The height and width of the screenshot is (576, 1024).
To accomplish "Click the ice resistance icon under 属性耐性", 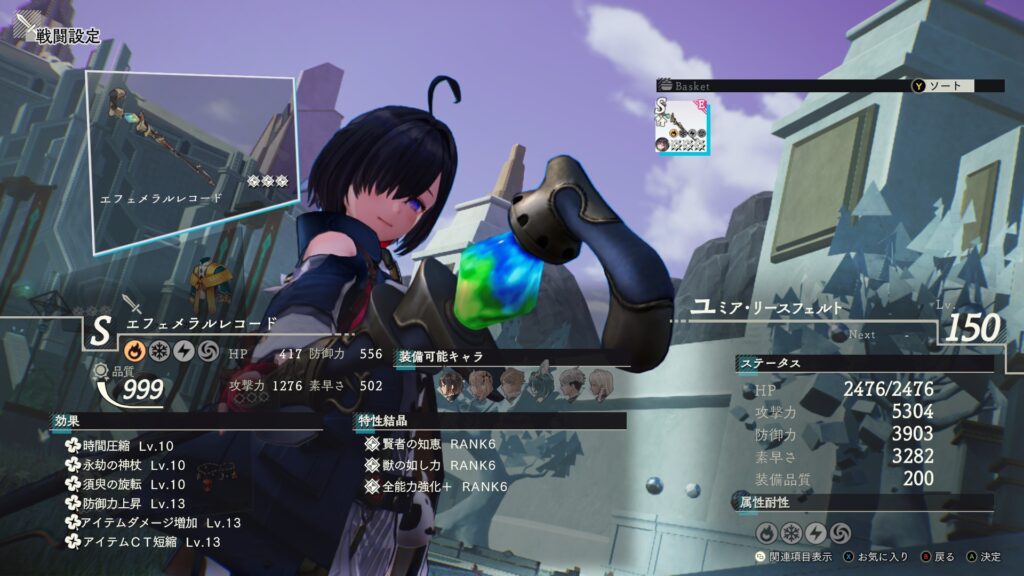I will click(790, 532).
